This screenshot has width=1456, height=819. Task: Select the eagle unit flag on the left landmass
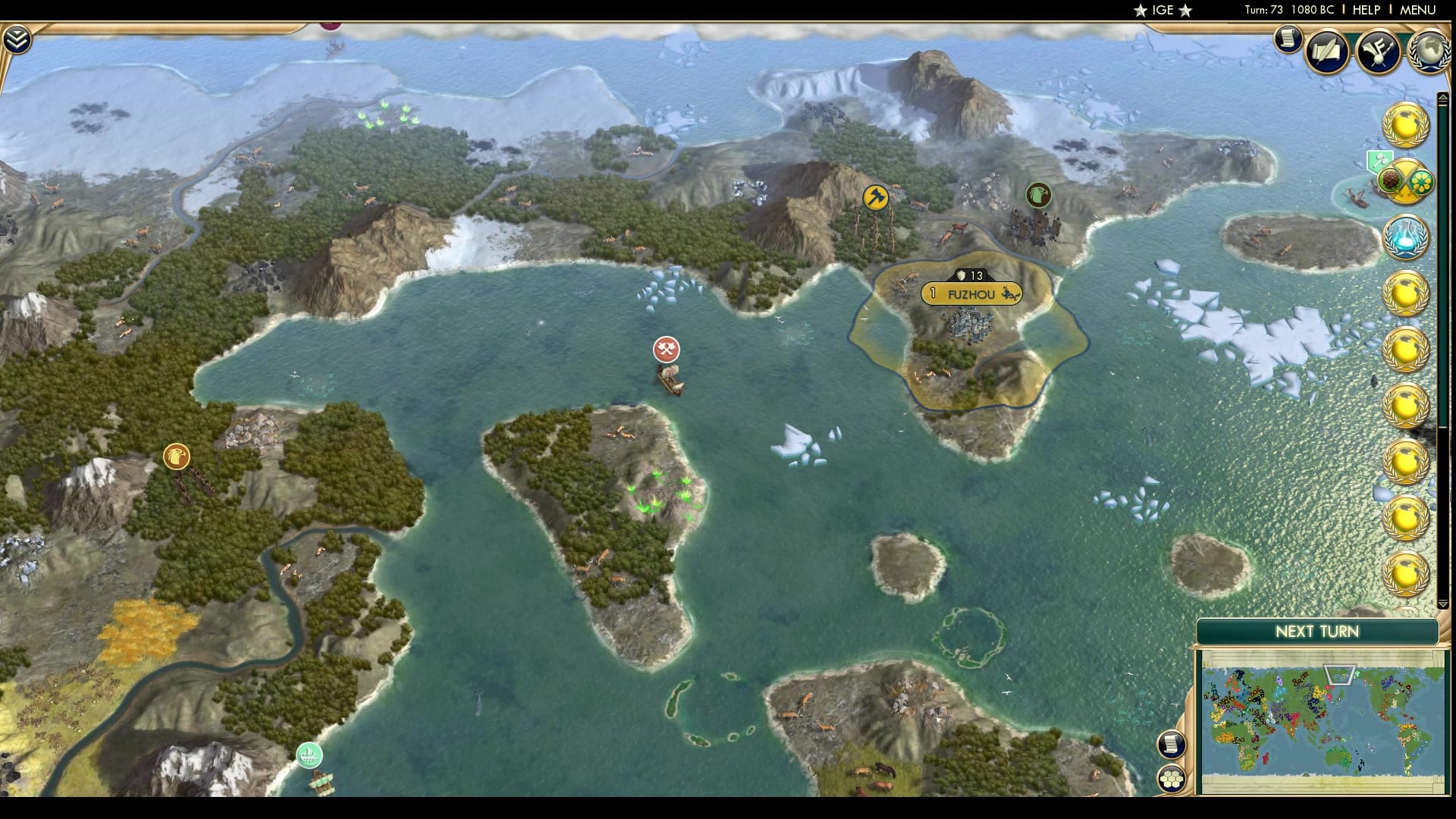point(176,457)
